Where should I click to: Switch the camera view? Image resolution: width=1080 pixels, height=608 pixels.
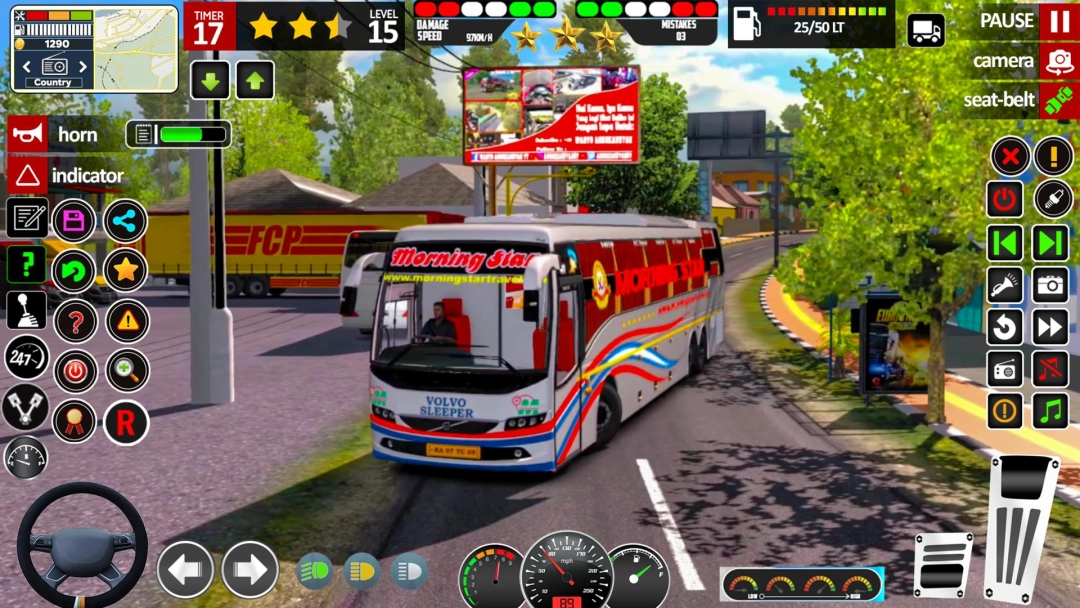pyautogui.click(x=1058, y=61)
